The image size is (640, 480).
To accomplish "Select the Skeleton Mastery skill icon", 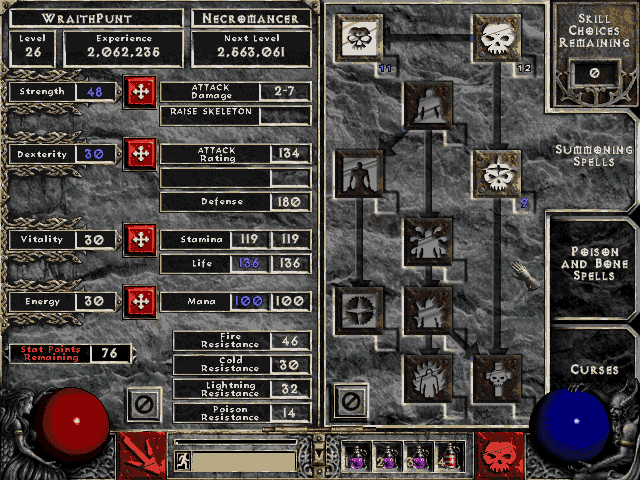I will (x=358, y=39).
